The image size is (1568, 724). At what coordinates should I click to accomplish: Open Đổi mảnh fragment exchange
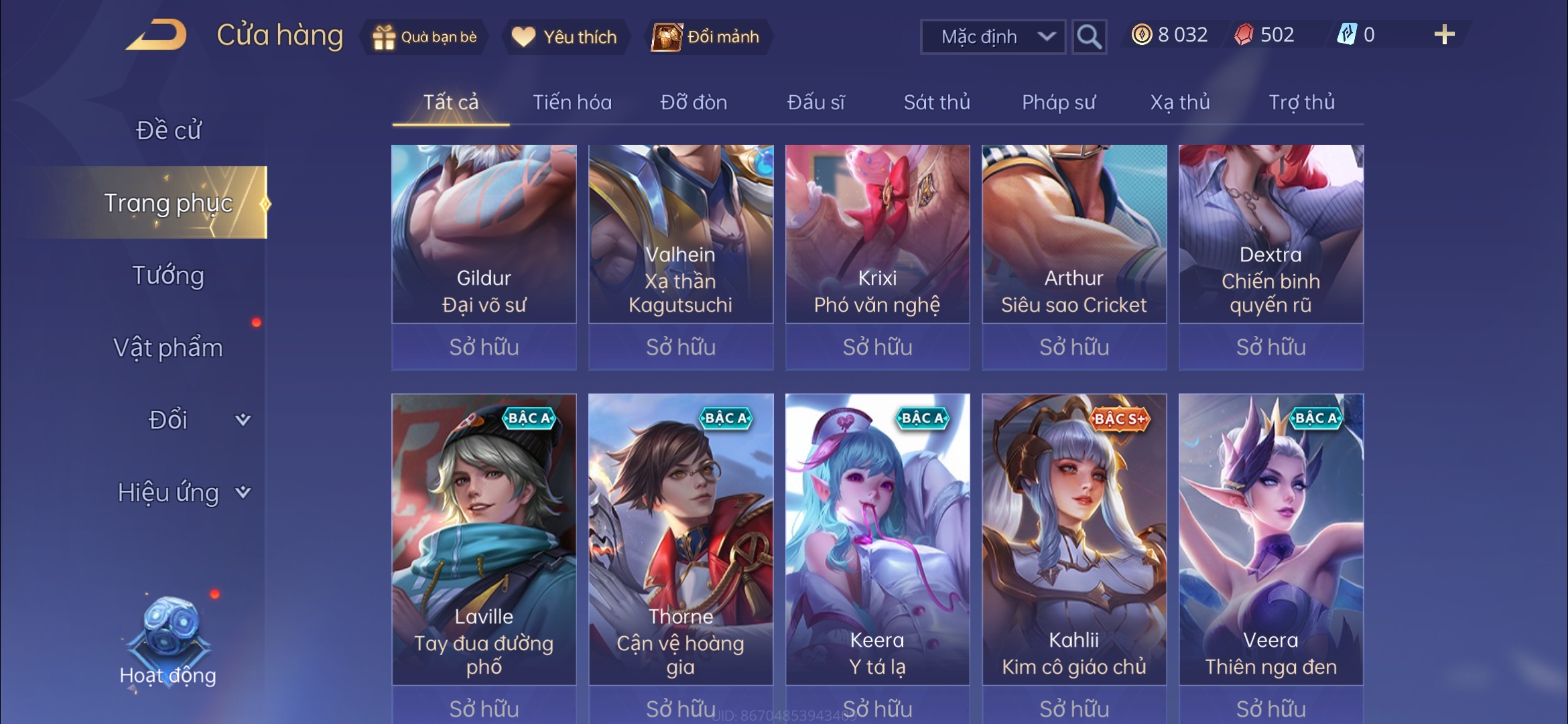click(x=707, y=37)
